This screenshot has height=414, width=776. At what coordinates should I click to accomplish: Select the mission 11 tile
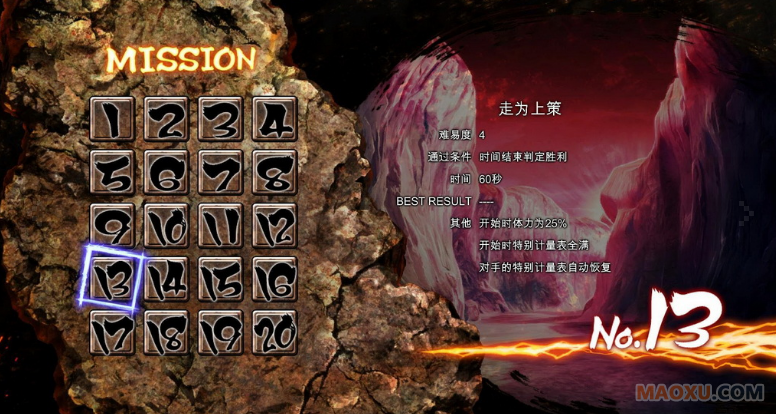tap(221, 227)
